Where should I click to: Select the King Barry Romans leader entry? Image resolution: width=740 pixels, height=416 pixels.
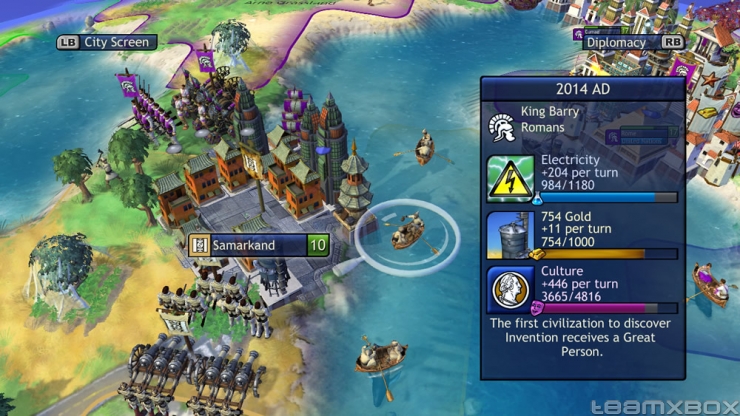(583, 120)
